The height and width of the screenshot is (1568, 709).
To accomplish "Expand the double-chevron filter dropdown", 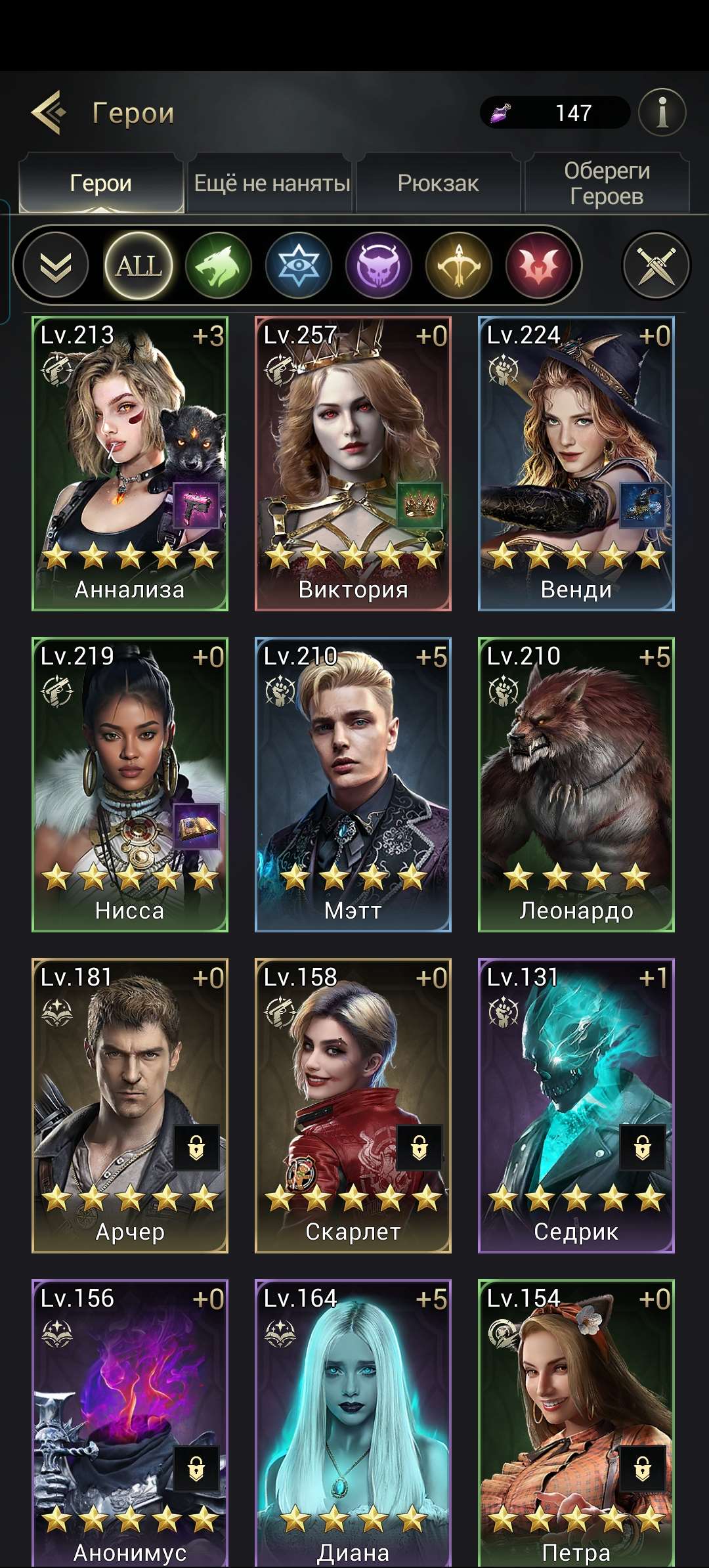I will click(56, 266).
